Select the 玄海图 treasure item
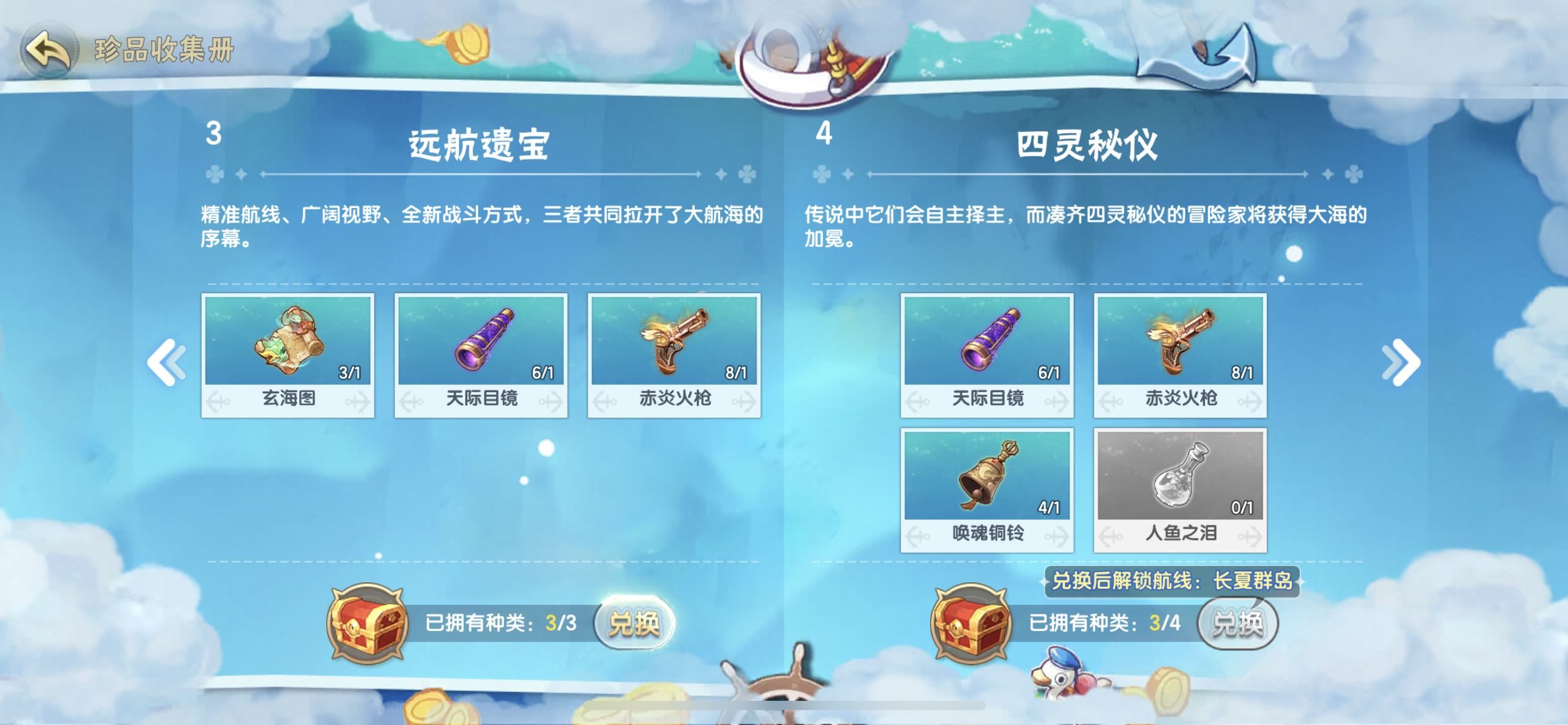 pyautogui.click(x=288, y=353)
